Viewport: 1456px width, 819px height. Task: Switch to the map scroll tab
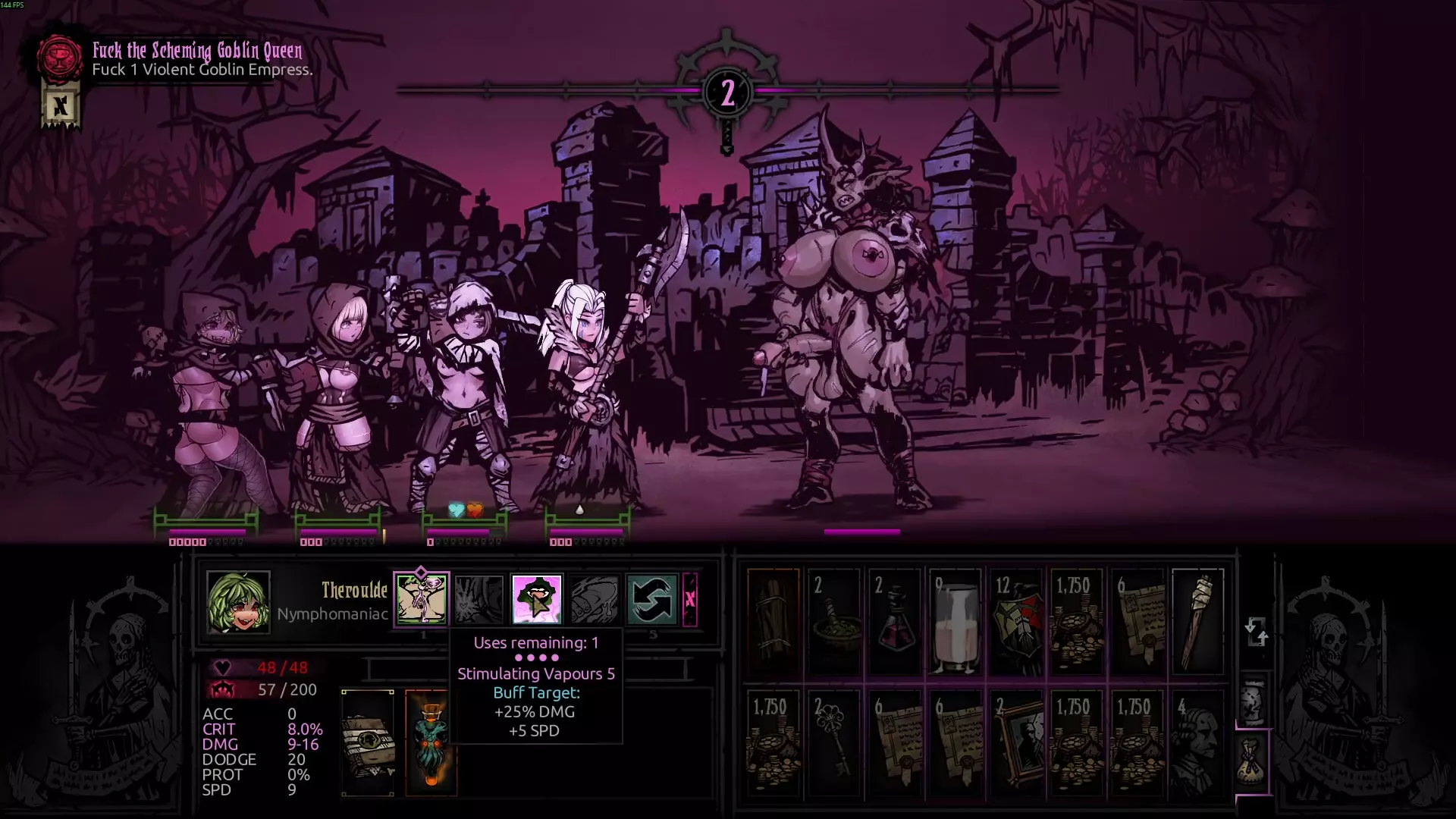[1253, 699]
